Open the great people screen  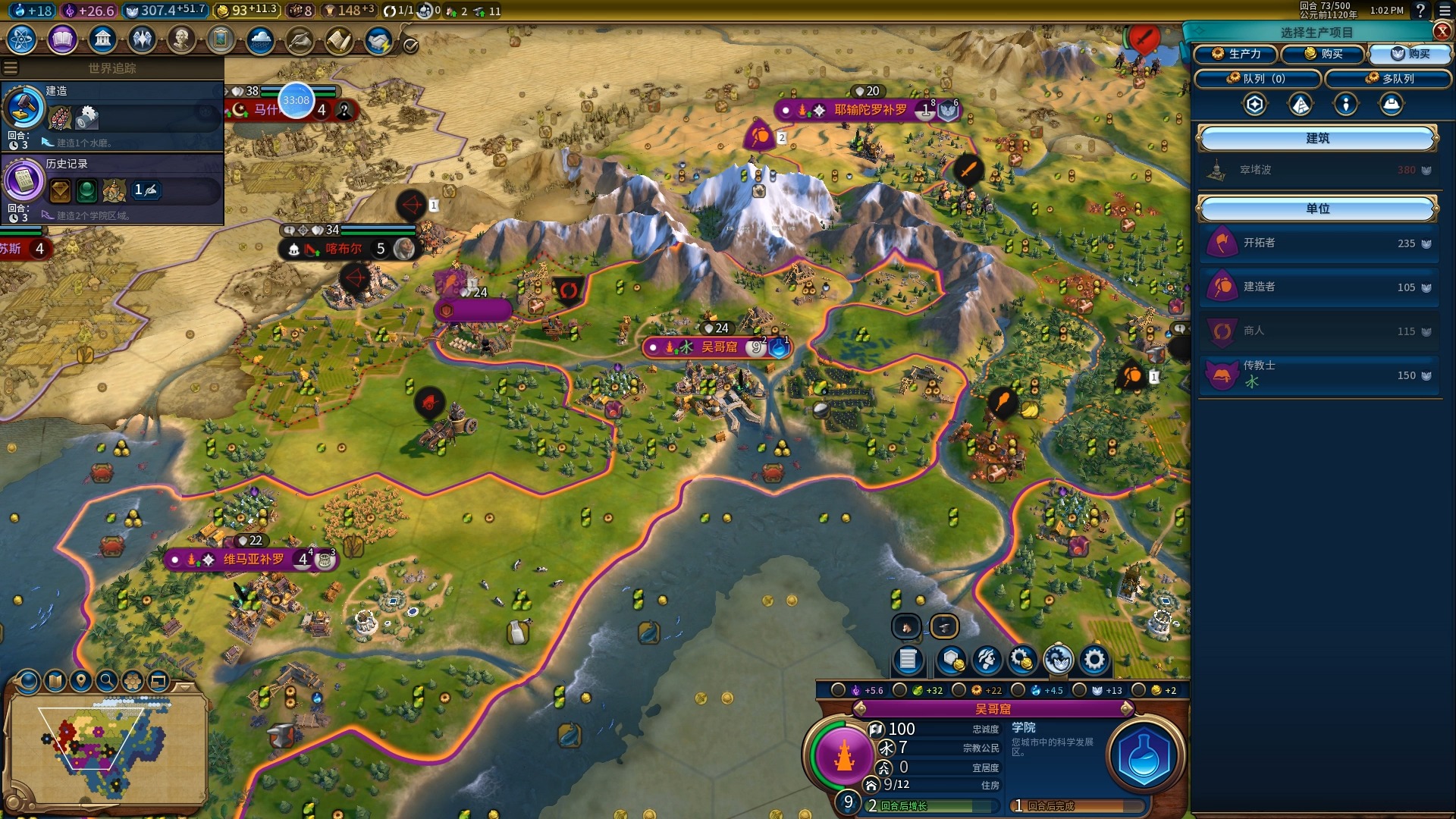pyautogui.click(x=180, y=39)
